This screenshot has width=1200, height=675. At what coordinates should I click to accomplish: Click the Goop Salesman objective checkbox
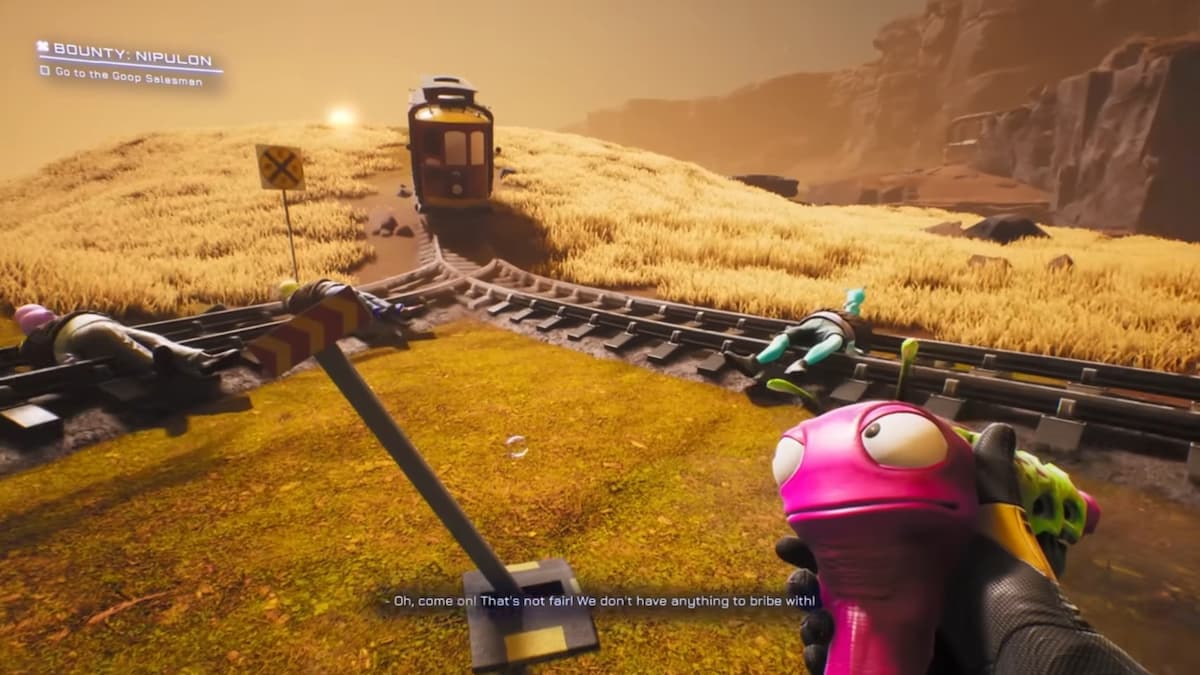tap(45, 71)
